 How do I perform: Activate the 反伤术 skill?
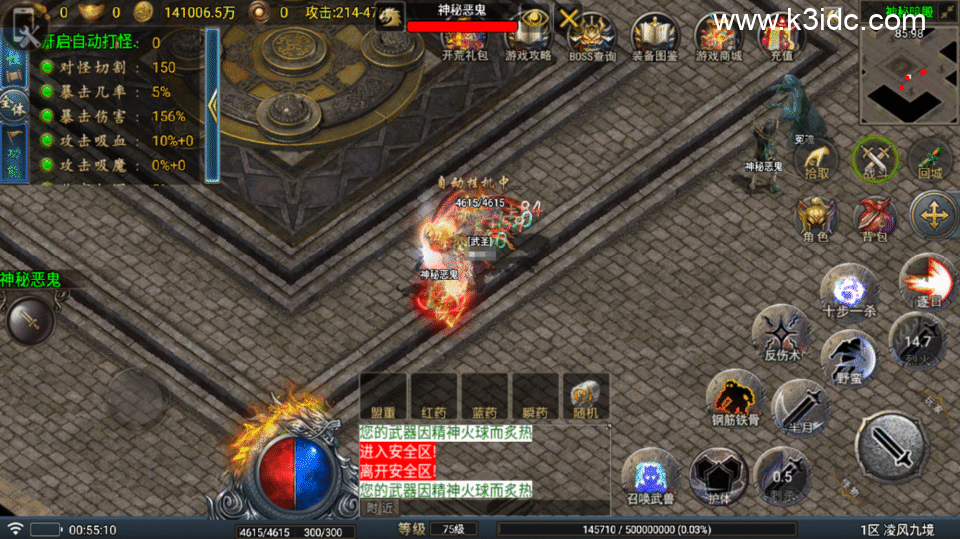pyautogui.click(x=782, y=334)
